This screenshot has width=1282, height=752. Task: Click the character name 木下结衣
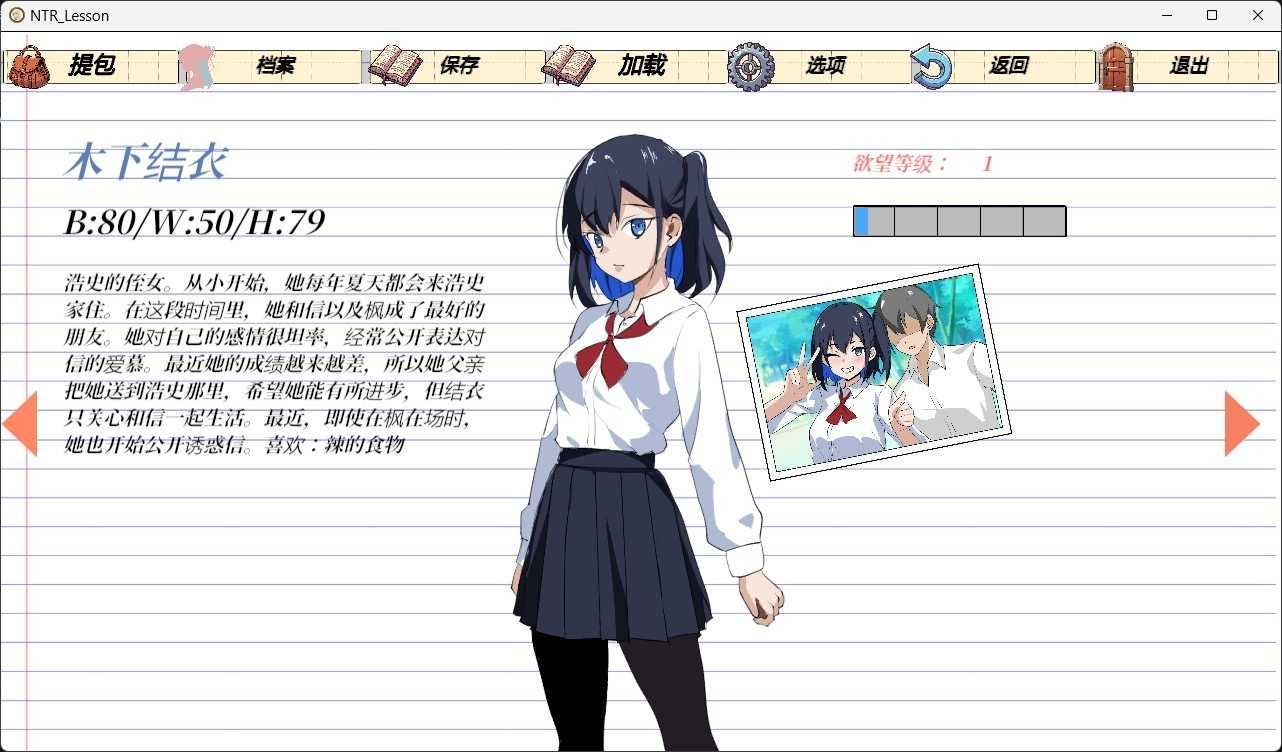point(146,161)
